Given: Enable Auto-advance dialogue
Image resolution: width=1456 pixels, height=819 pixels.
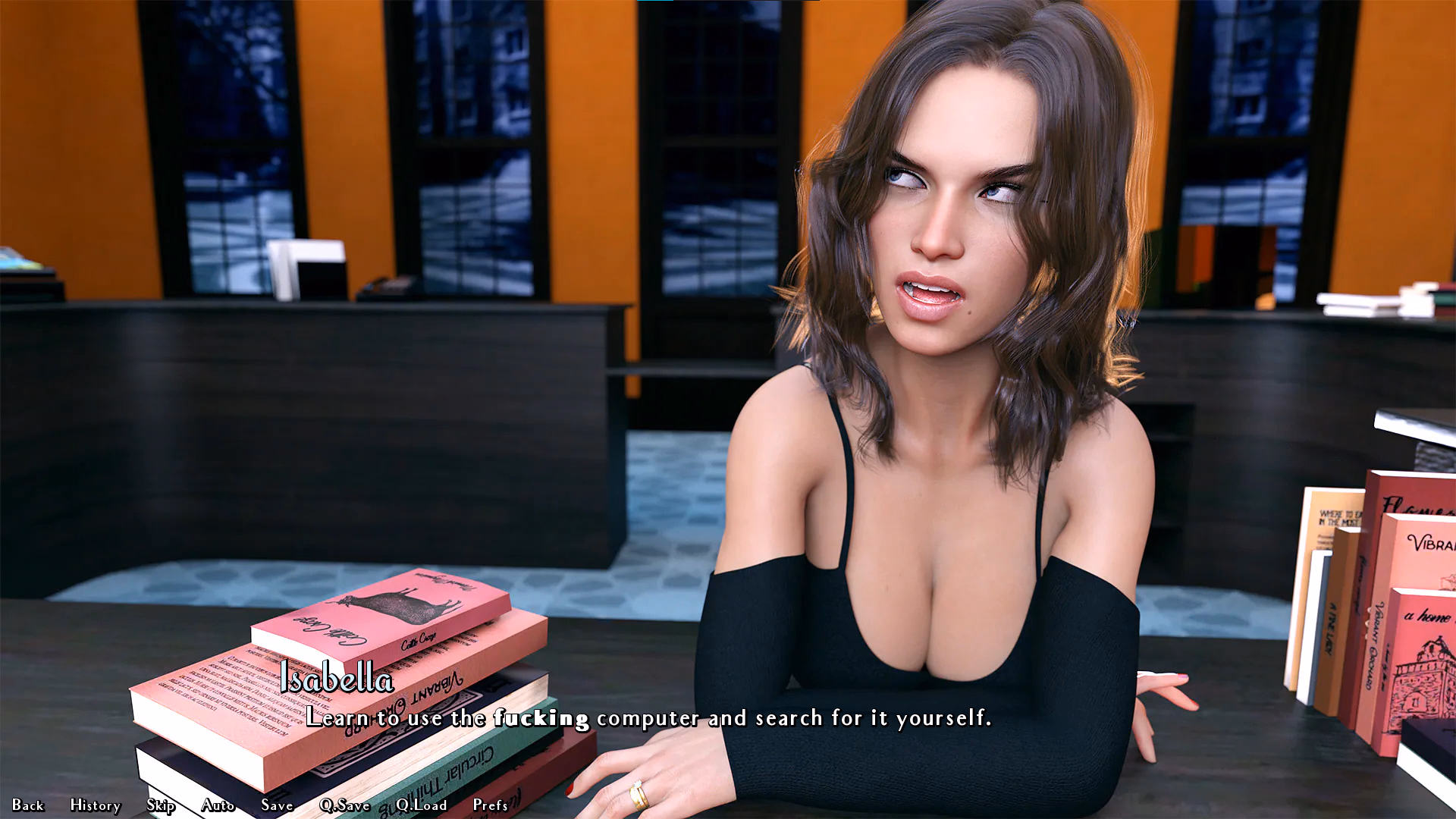Looking at the screenshot, I should point(218,805).
